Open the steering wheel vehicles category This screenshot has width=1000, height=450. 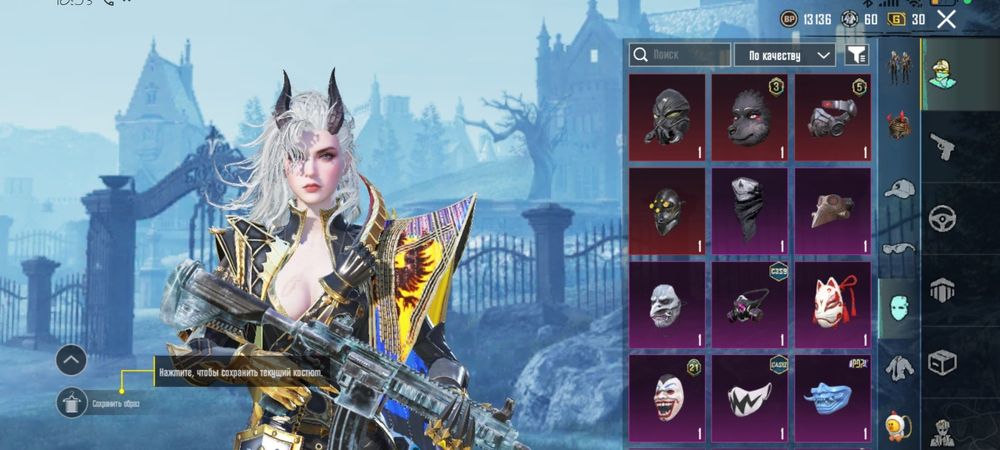coord(942,217)
